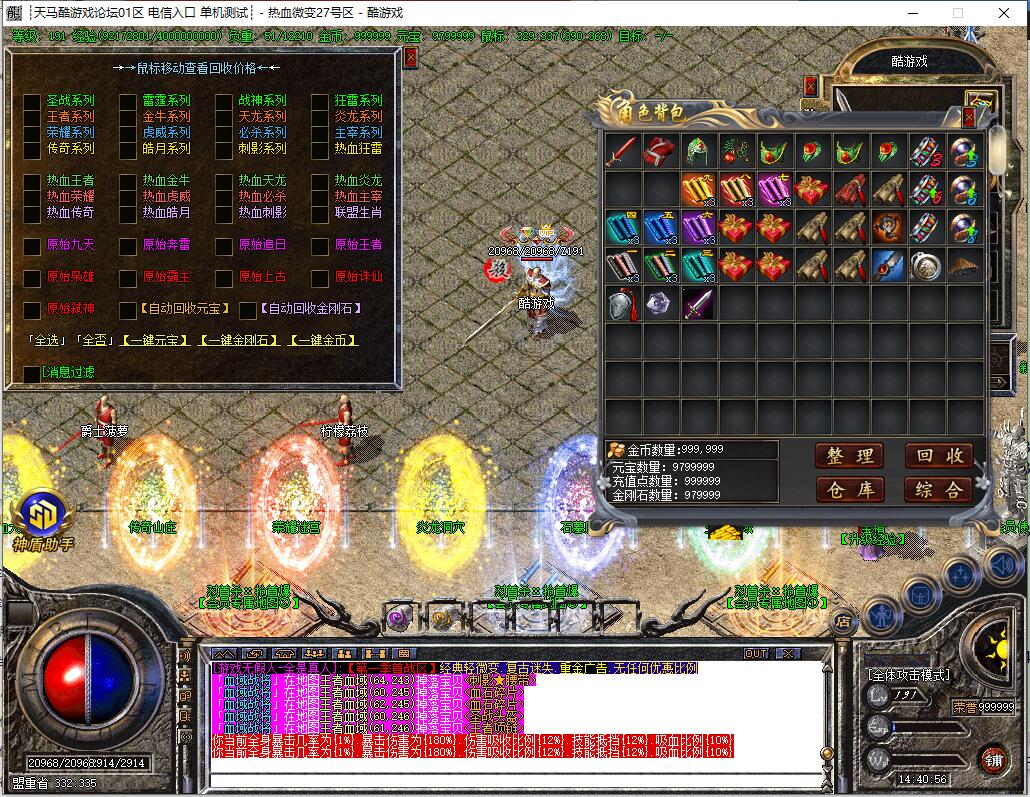Check the 消息过滤 message filter box
Viewport: 1030px width, 797px height.
(x=32, y=373)
